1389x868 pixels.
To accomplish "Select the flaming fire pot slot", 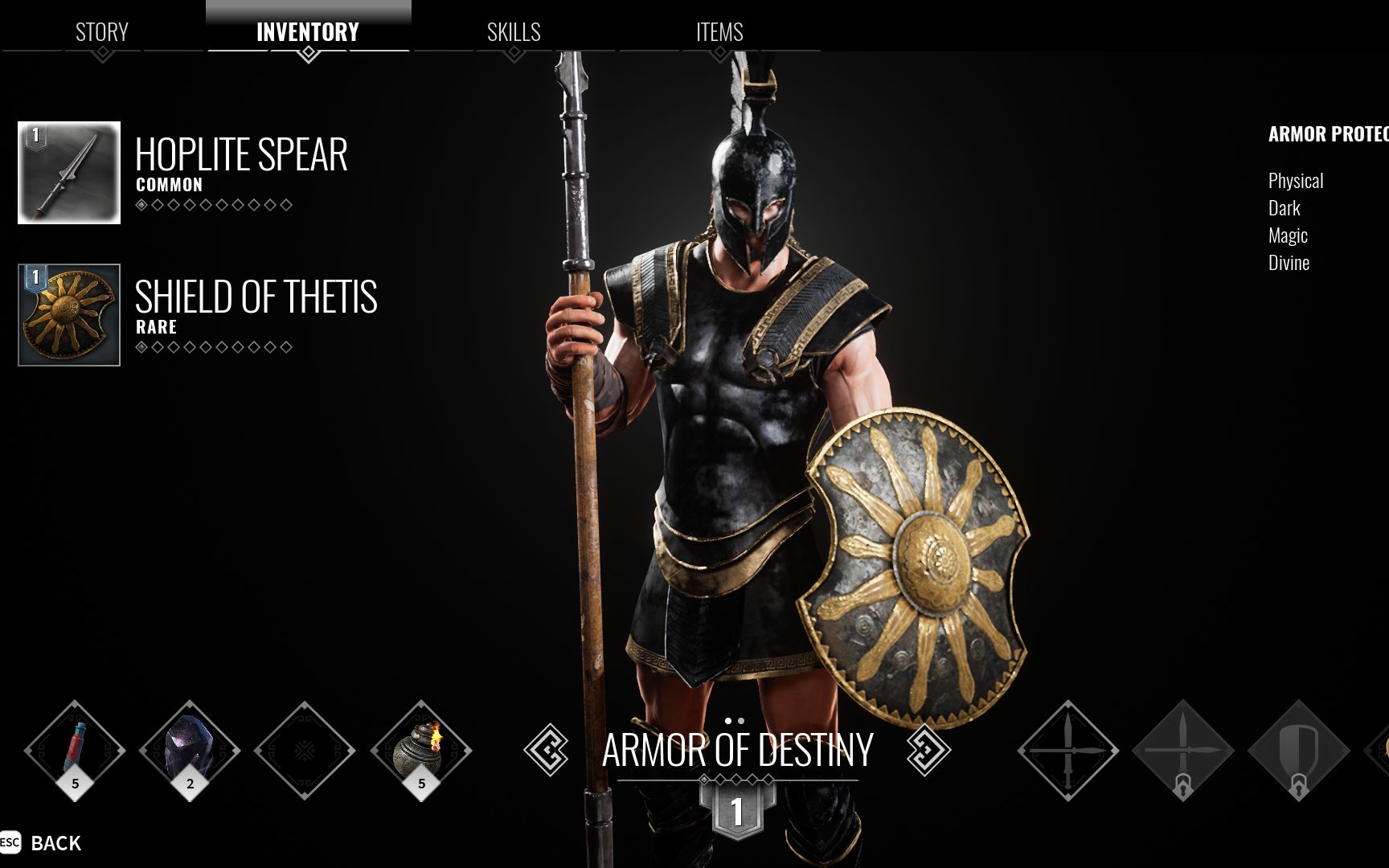I will coord(420,750).
